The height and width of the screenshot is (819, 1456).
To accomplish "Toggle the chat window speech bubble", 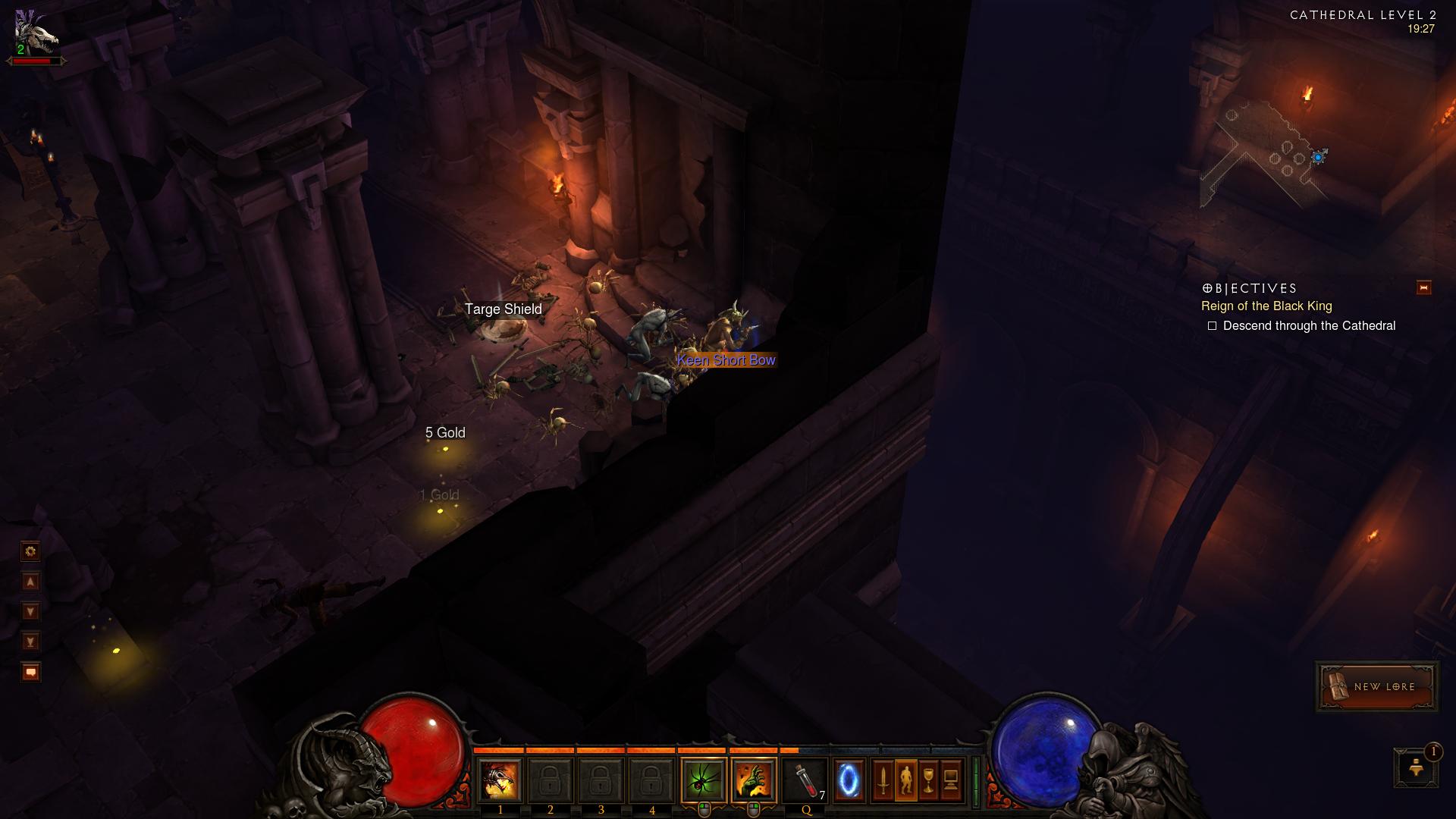I will [x=30, y=672].
